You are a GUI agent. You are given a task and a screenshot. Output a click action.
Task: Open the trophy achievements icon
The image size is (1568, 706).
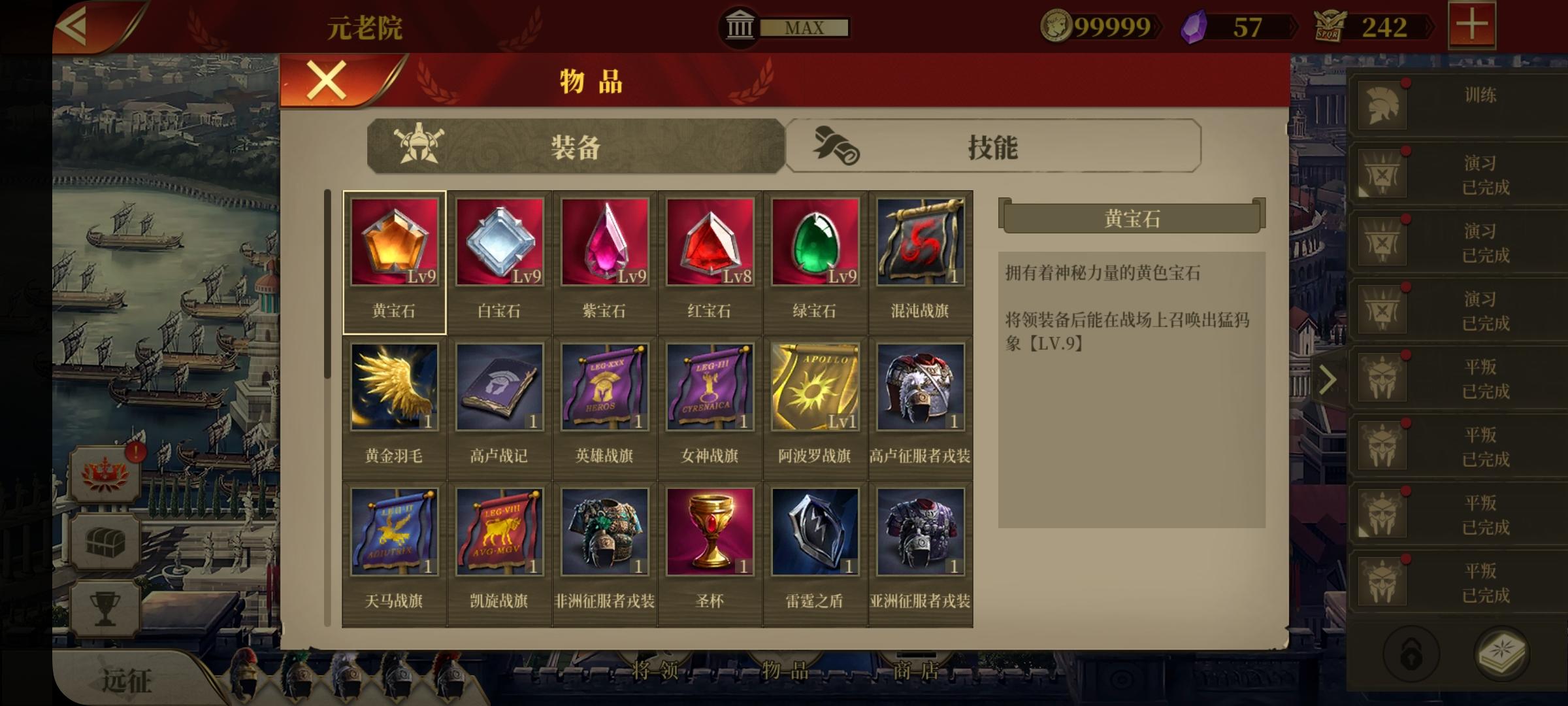click(106, 607)
